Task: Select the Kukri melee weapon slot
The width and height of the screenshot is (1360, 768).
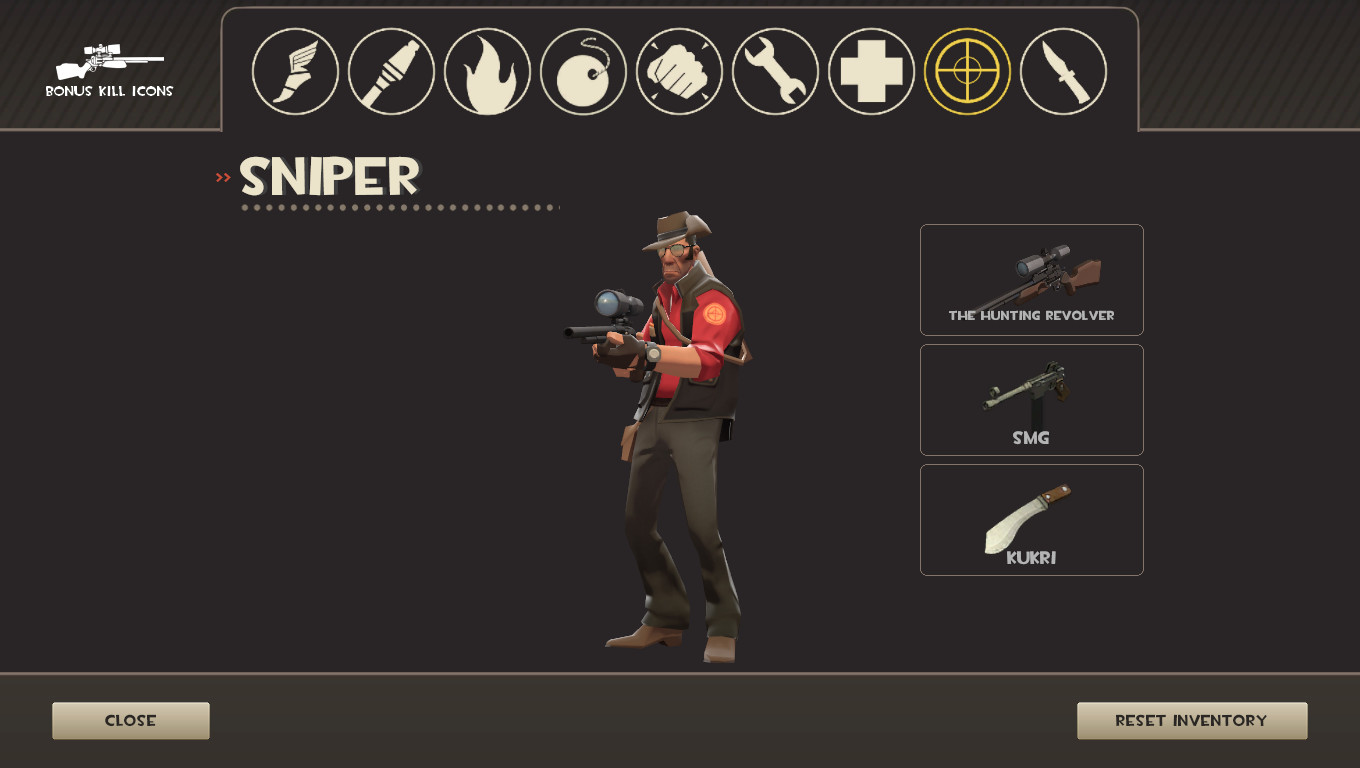Action: click(1031, 519)
